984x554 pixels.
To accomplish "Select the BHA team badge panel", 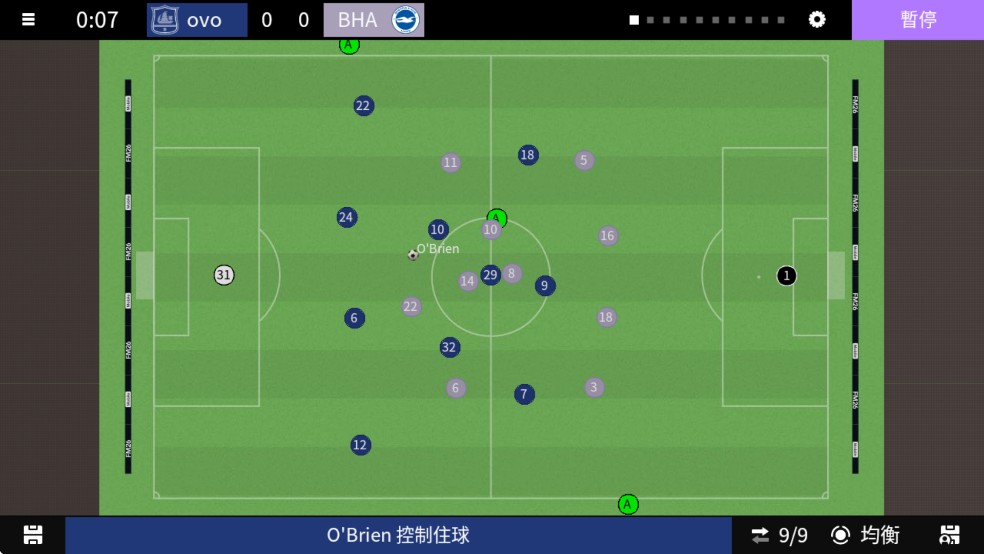I will [374, 20].
